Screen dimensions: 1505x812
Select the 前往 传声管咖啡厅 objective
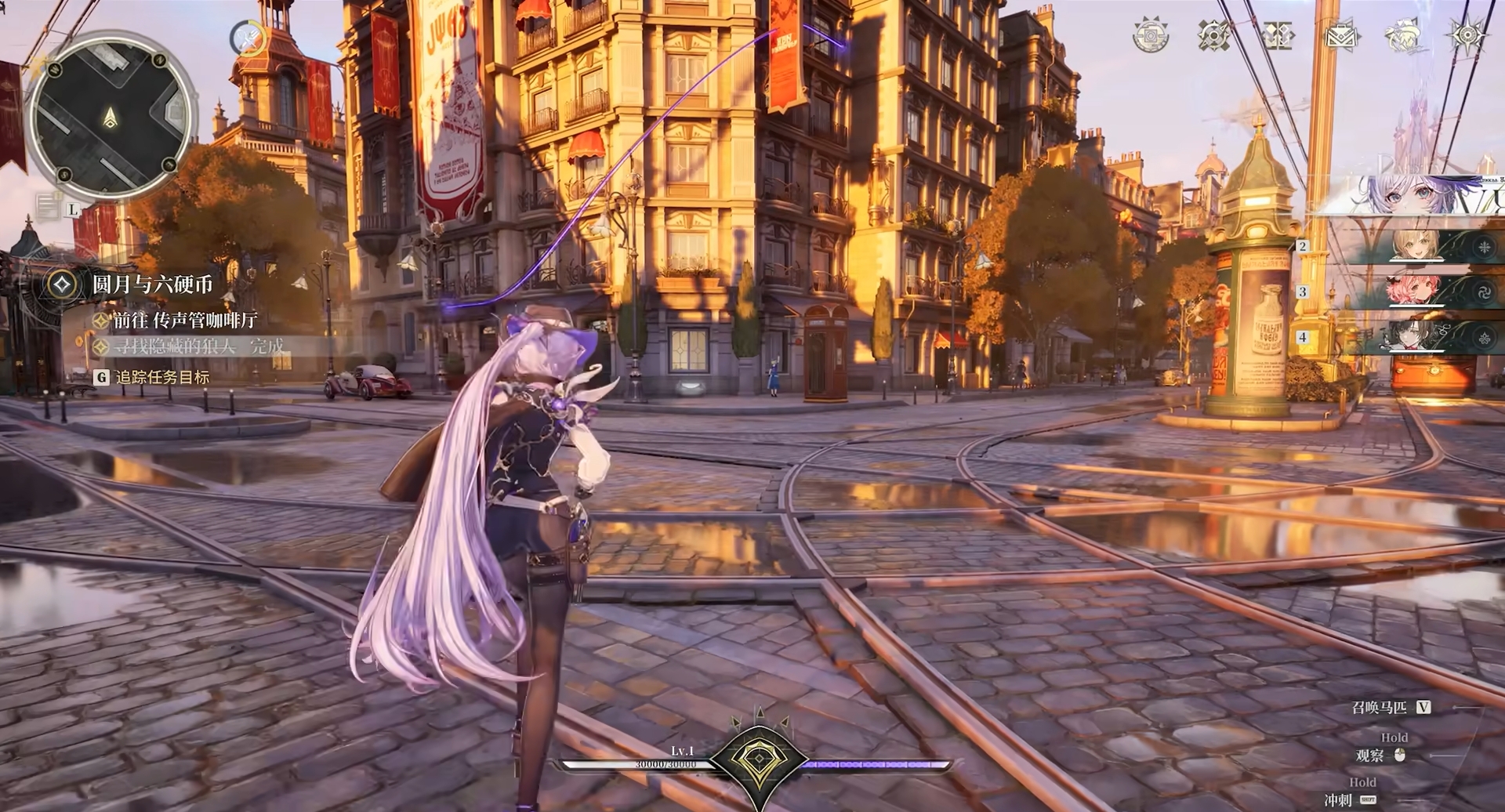(x=185, y=320)
